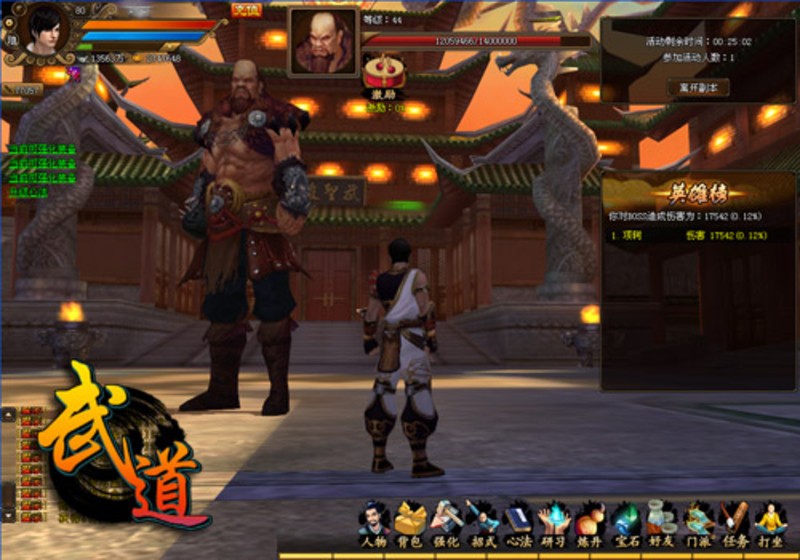
Task: Activate the 激励 drum inspire icon
Action: tap(381, 71)
